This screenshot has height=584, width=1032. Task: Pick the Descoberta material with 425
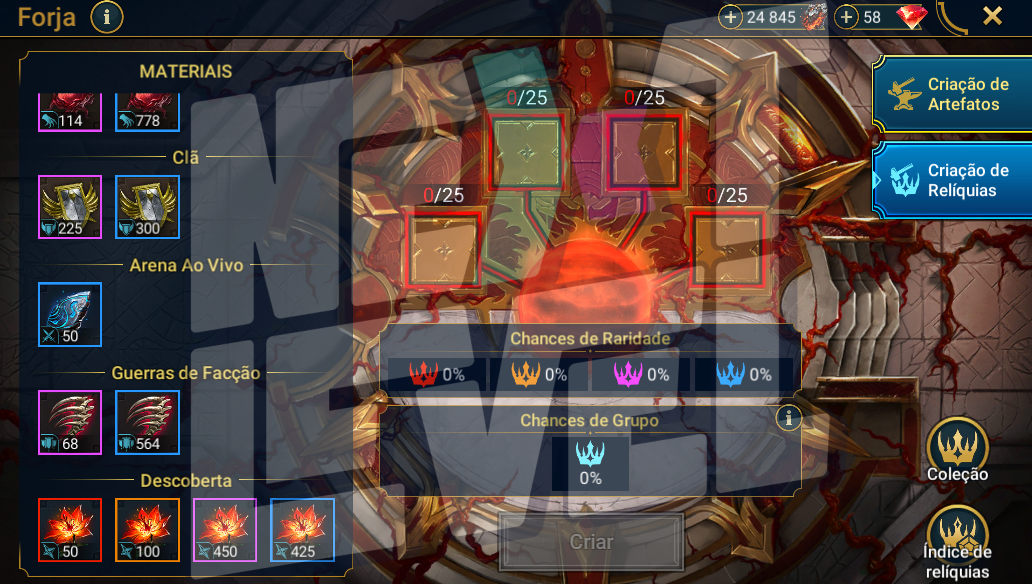(x=302, y=529)
